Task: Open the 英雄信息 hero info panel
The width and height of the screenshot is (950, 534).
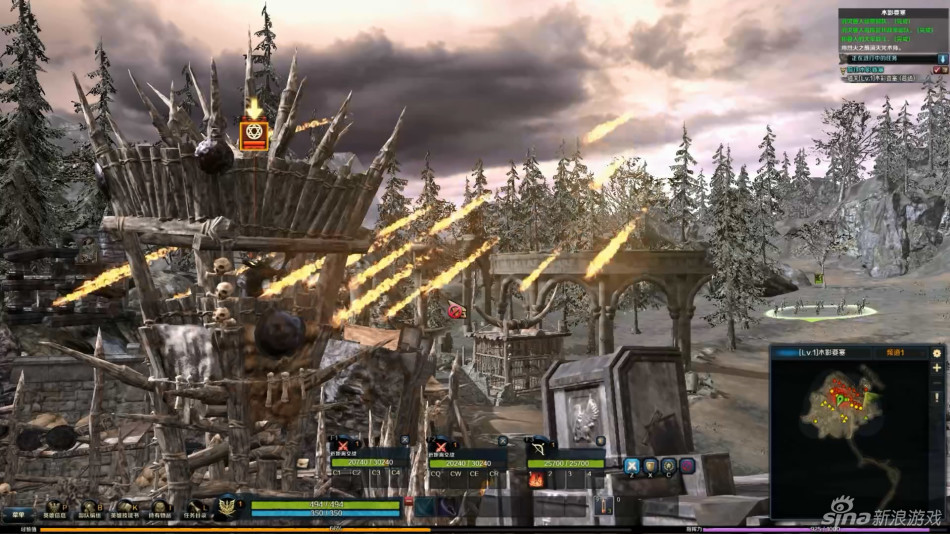Action: (54, 510)
